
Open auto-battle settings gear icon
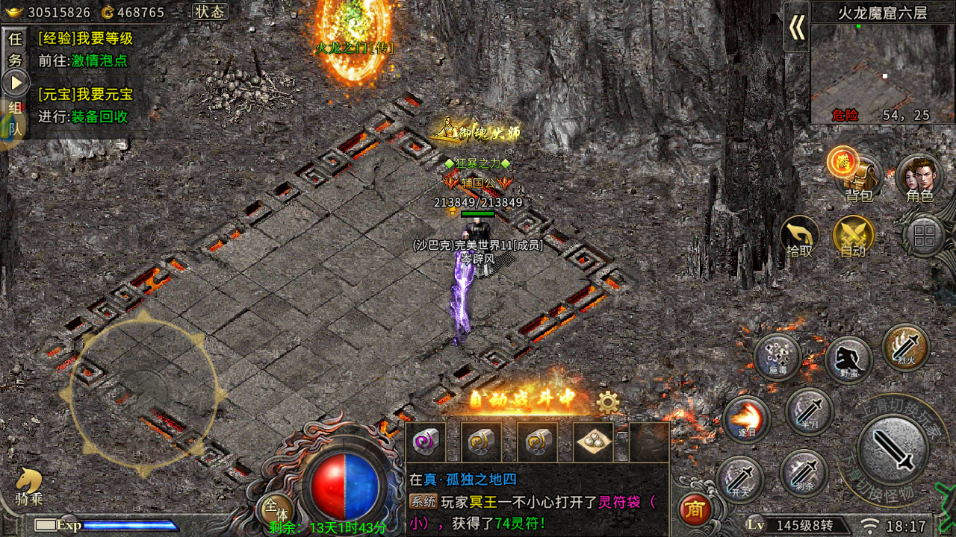click(x=607, y=402)
